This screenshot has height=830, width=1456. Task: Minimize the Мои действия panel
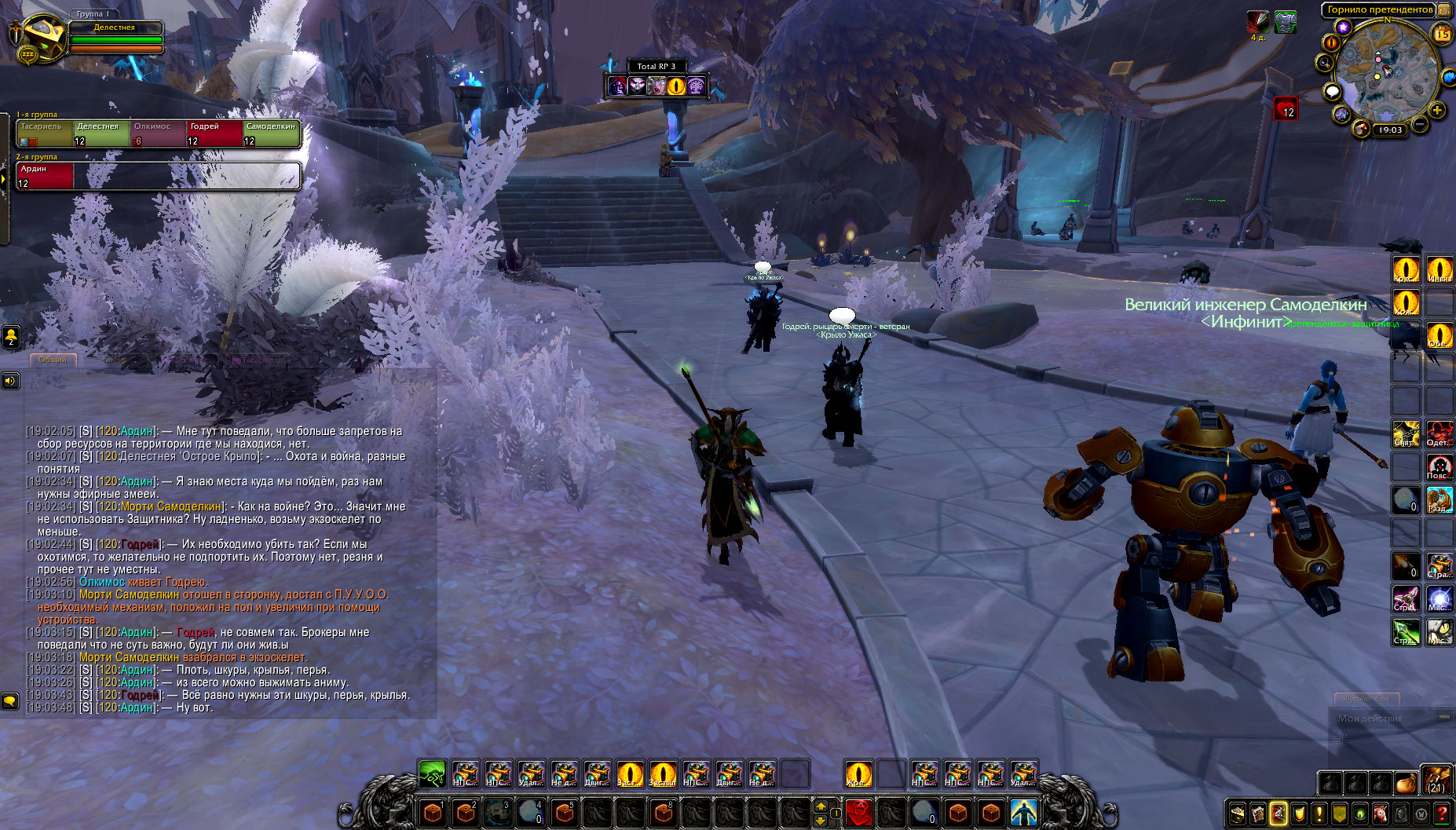coord(1443,717)
